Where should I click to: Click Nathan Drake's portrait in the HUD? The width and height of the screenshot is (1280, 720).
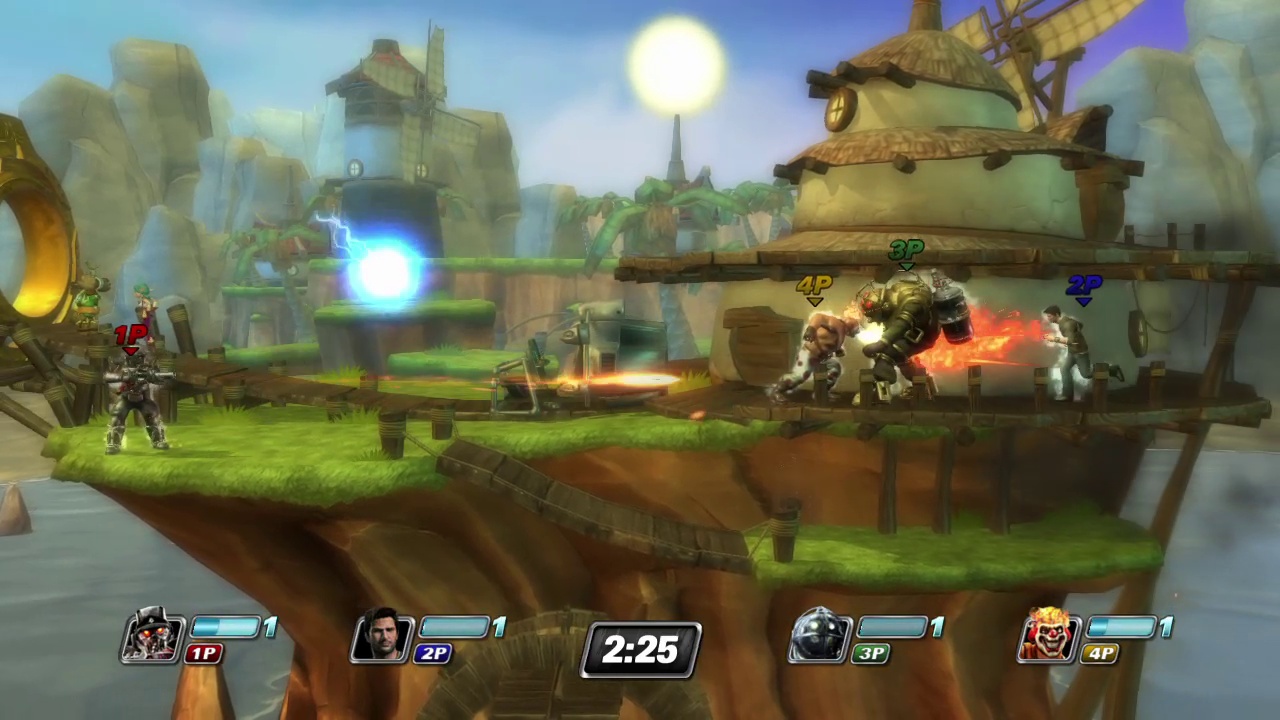tap(383, 637)
